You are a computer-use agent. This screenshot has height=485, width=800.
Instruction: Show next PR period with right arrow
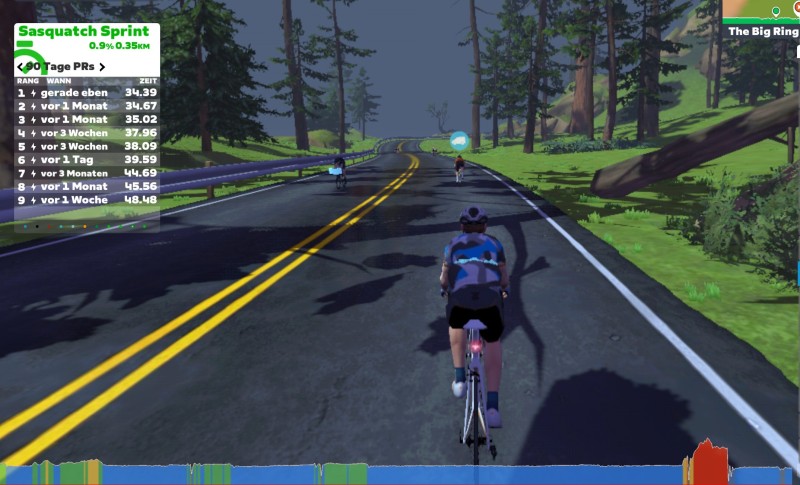click(x=102, y=67)
